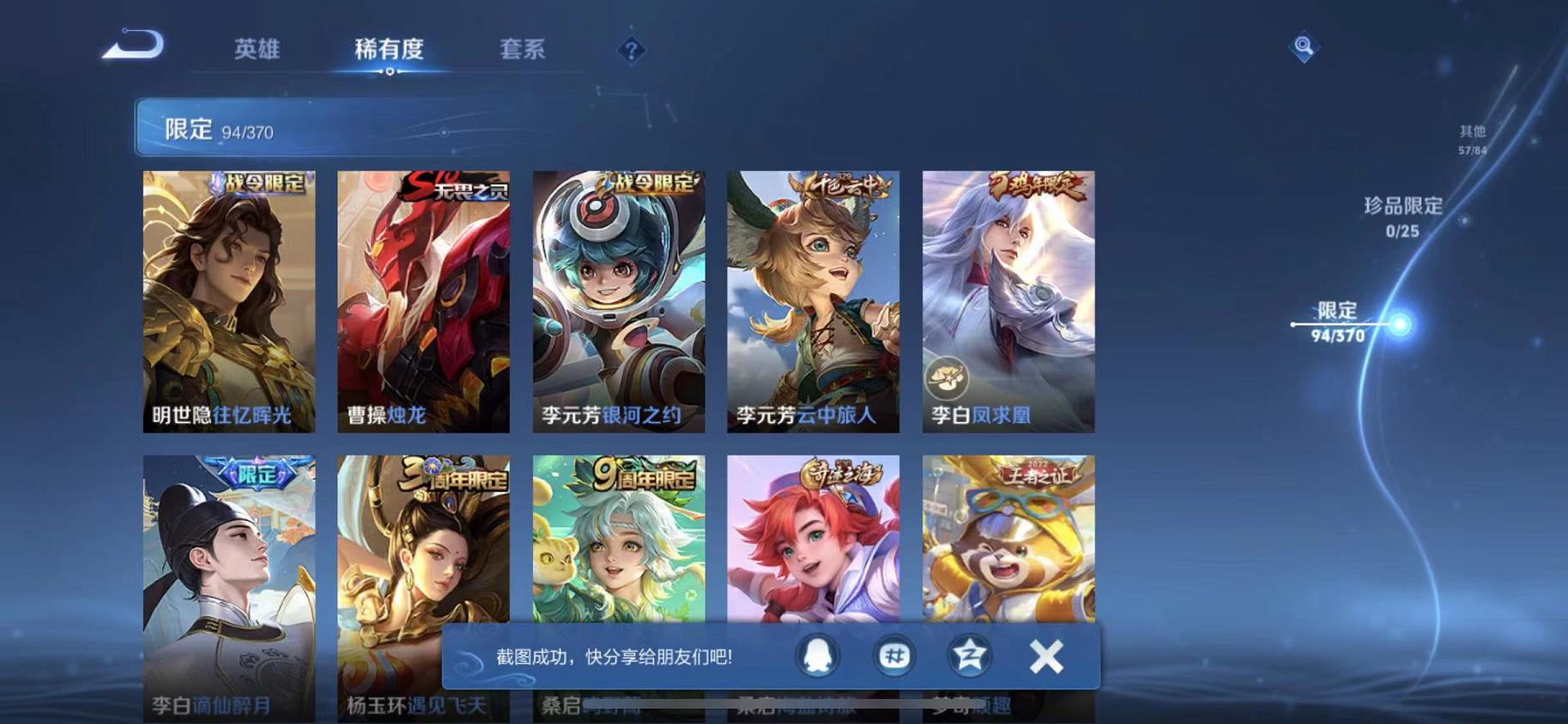1568x724 pixels.
Task: Open the search magnifier at top right
Action: [1304, 47]
